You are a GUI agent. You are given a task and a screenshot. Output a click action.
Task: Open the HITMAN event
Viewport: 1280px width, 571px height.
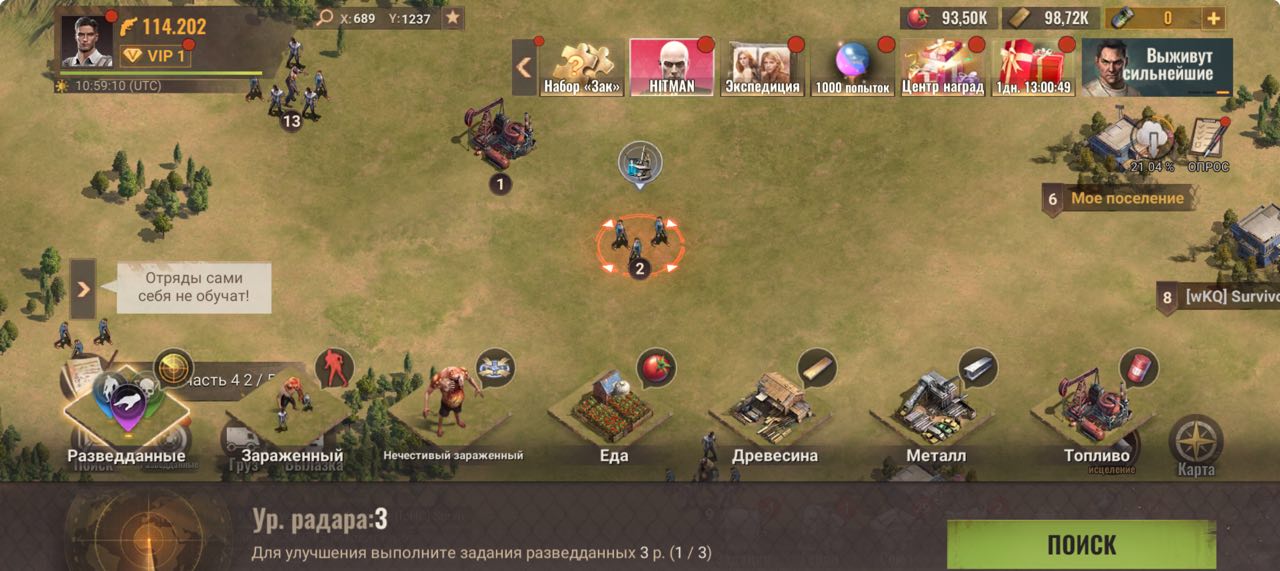pyautogui.click(x=671, y=67)
